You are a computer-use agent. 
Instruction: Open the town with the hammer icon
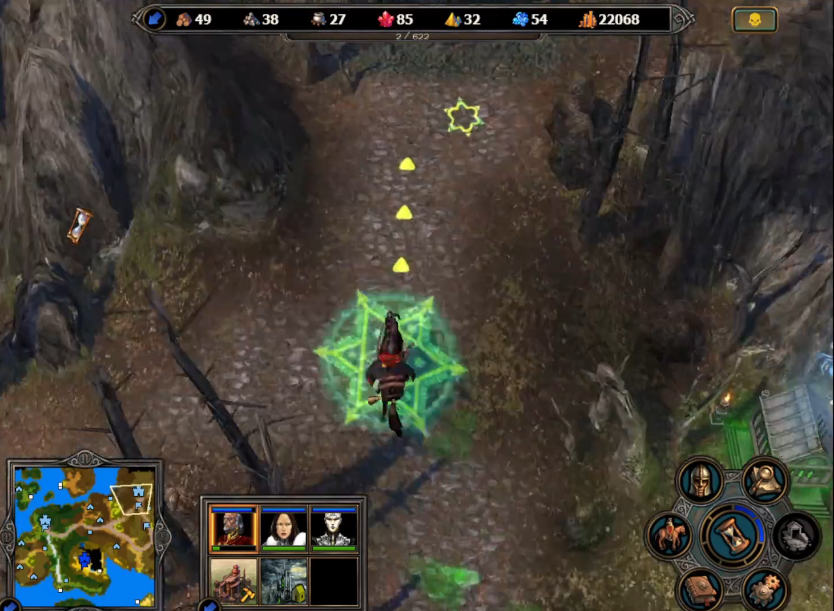tap(234, 580)
